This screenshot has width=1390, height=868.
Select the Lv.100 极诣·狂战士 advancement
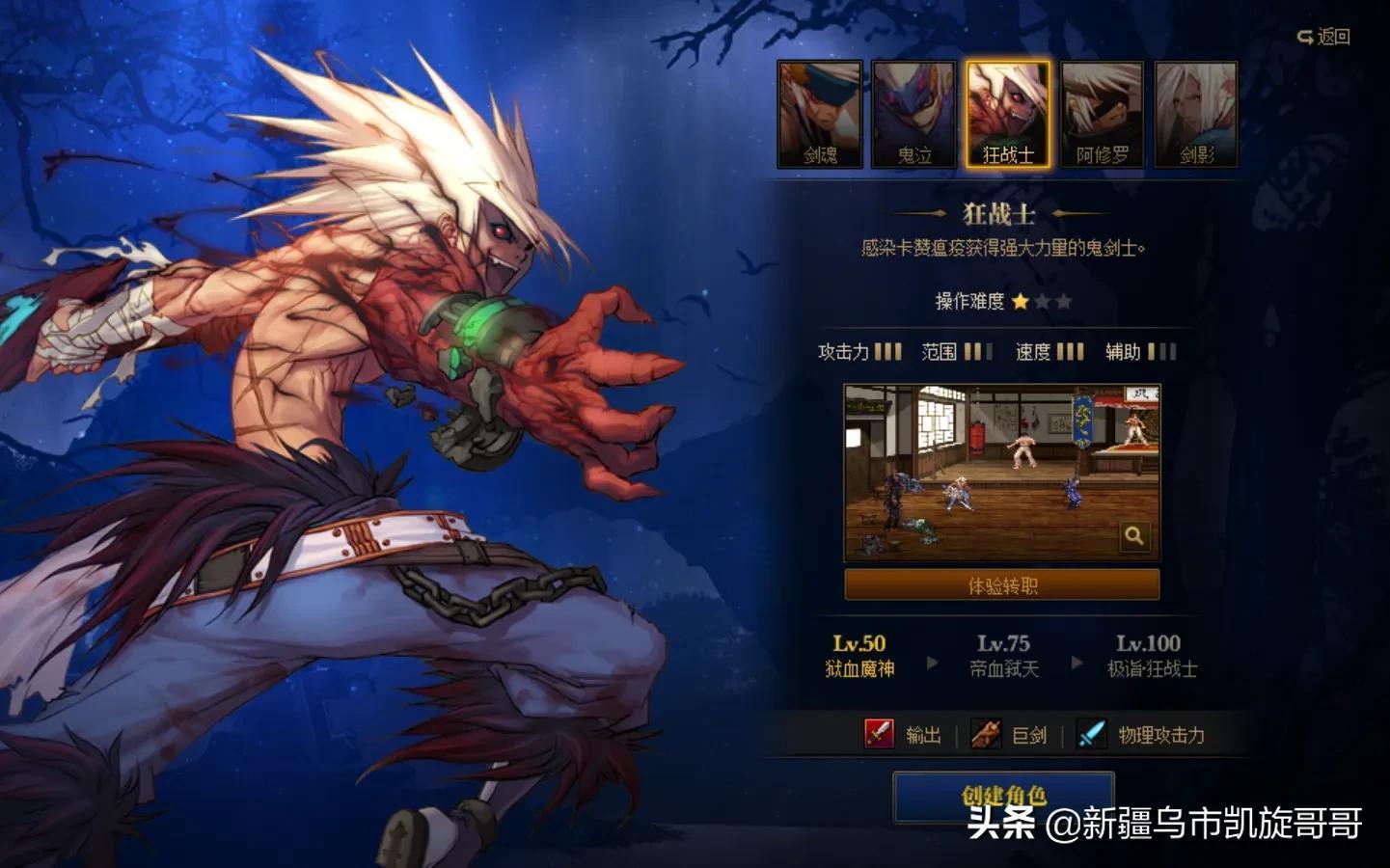(1150, 656)
